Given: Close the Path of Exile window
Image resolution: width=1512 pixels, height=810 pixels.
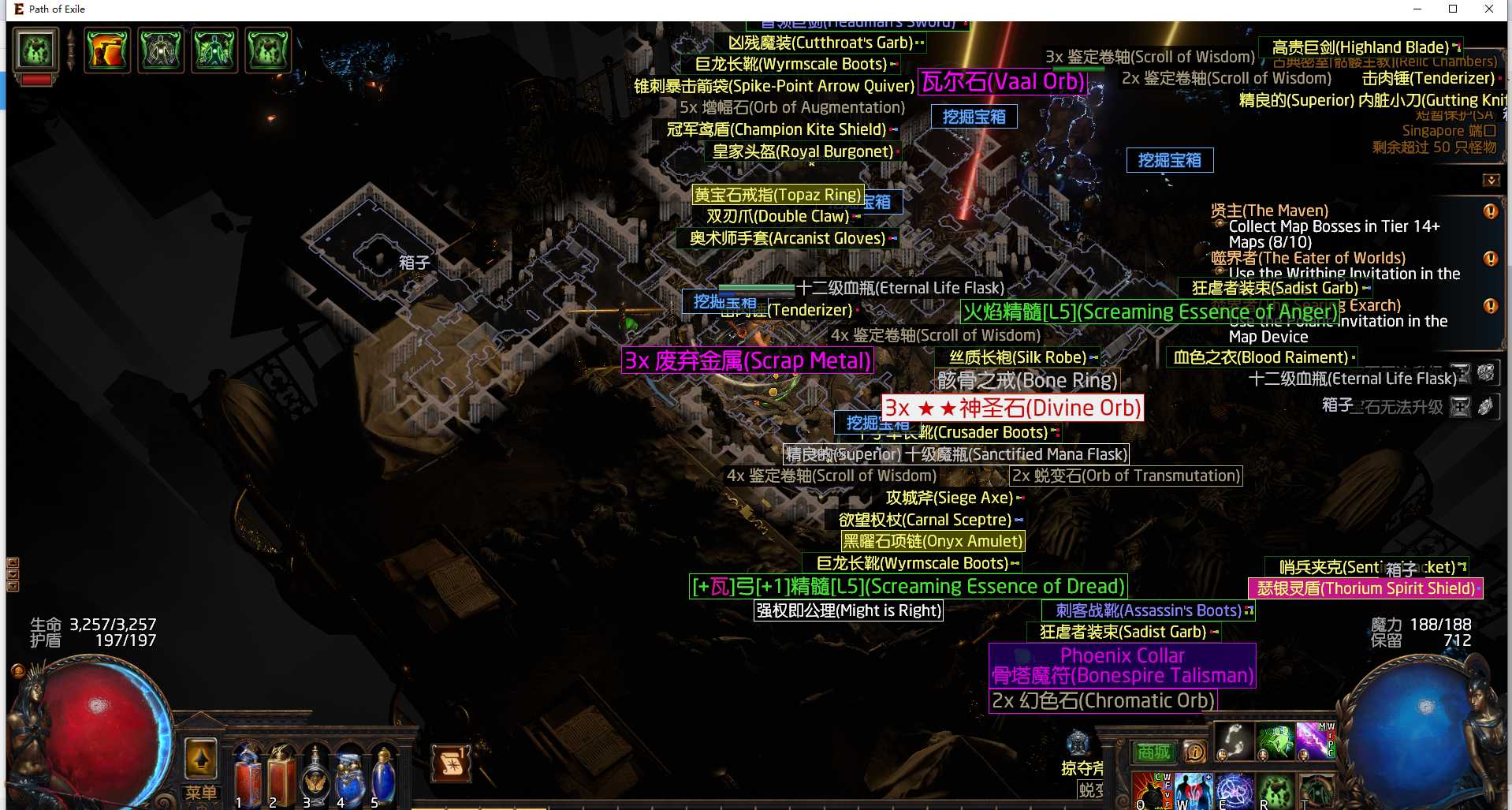Looking at the screenshot, I should click(1489, 9).
